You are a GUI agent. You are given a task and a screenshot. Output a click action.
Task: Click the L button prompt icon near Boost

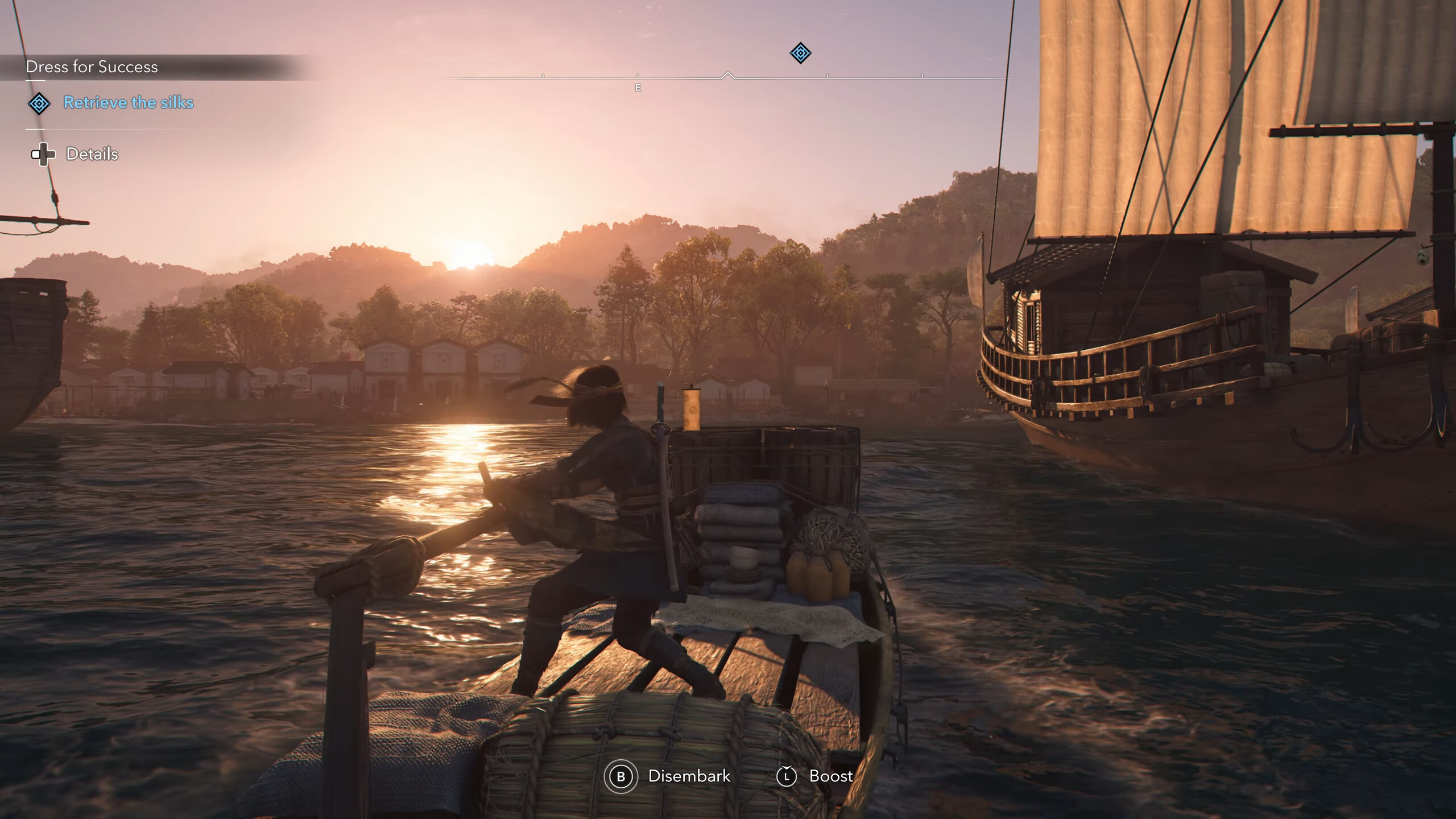coord(787,776)
